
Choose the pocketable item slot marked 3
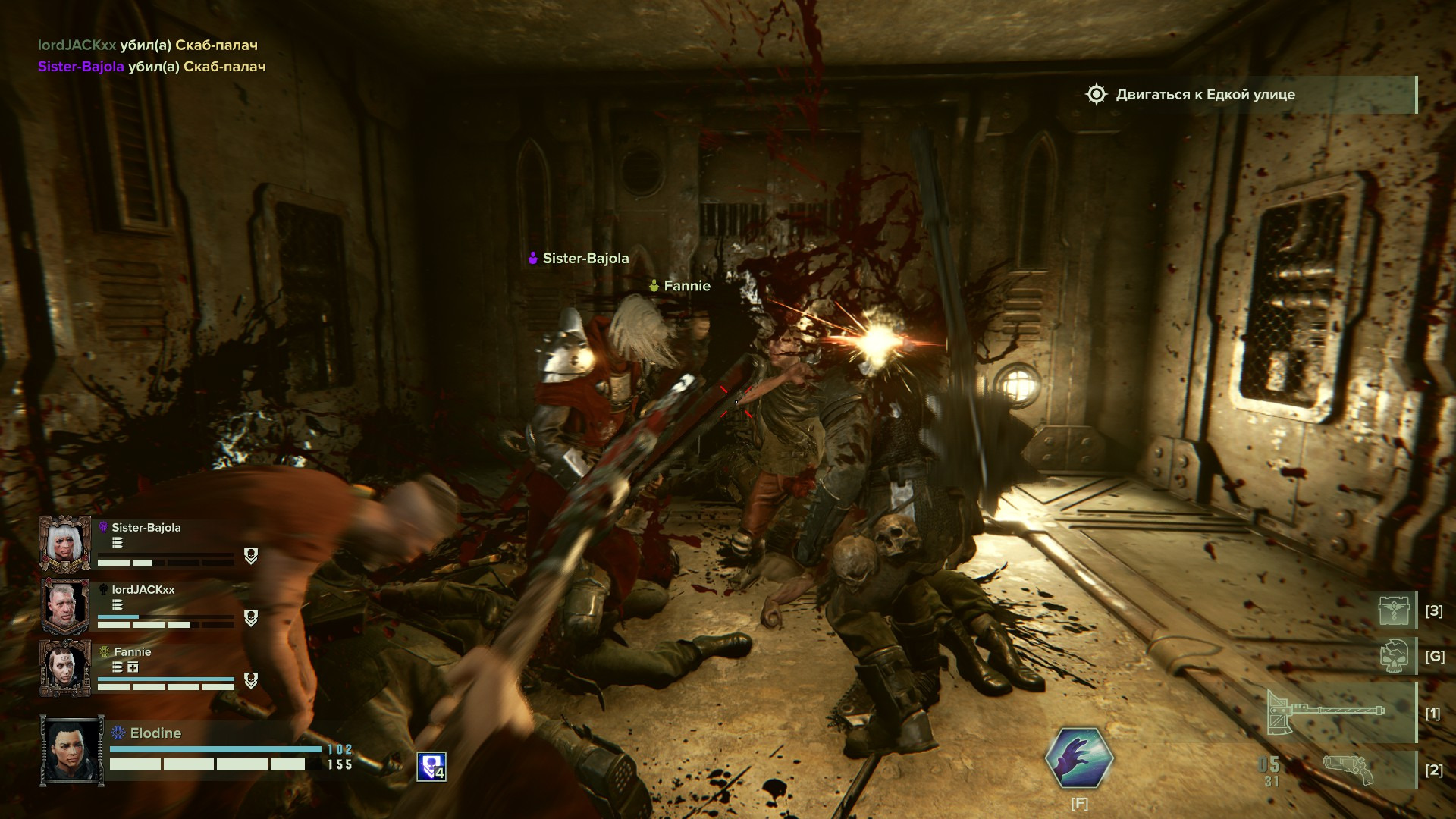coord(1395,610)
